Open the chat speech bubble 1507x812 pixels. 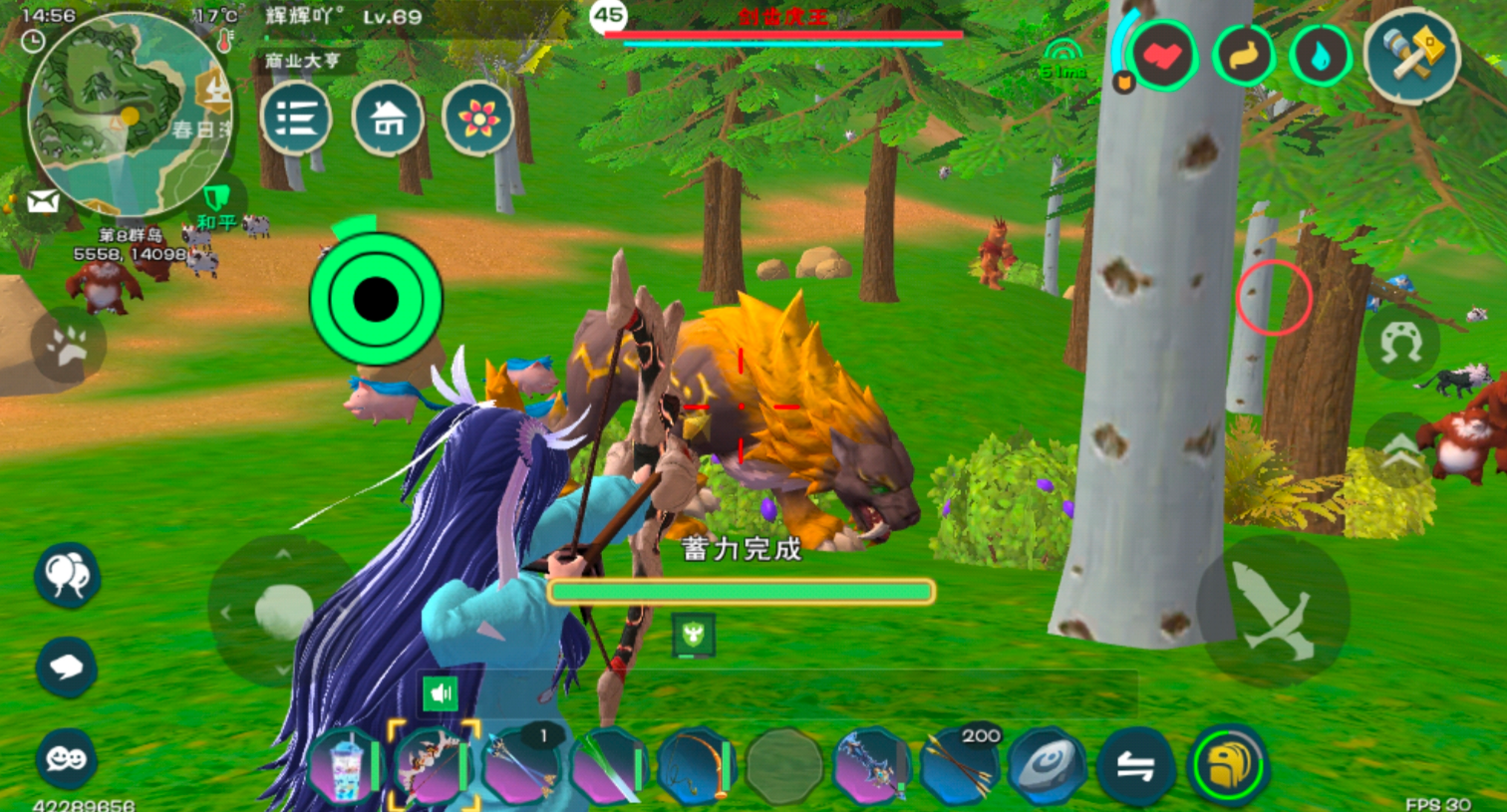pyautogui.click(x=67, y=666)
